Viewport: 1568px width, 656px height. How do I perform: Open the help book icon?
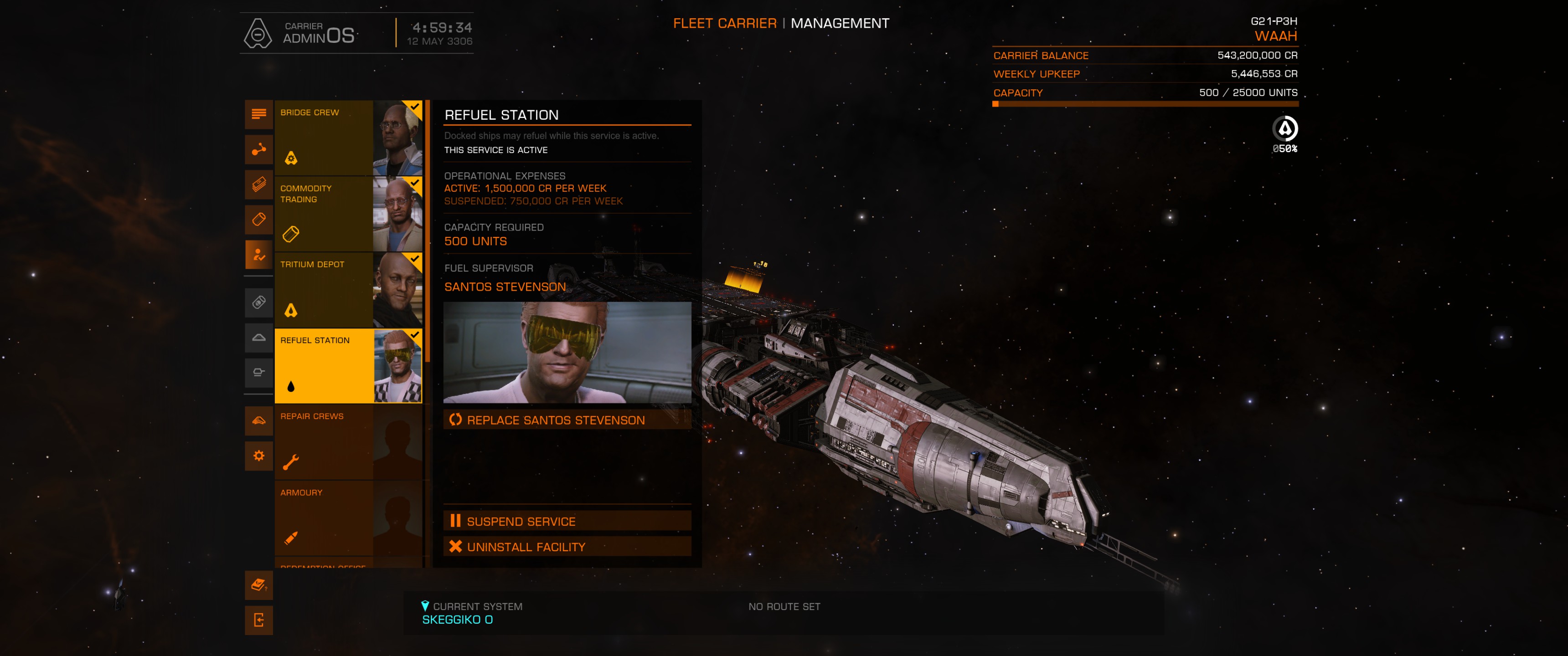click(x=259, y=585)
